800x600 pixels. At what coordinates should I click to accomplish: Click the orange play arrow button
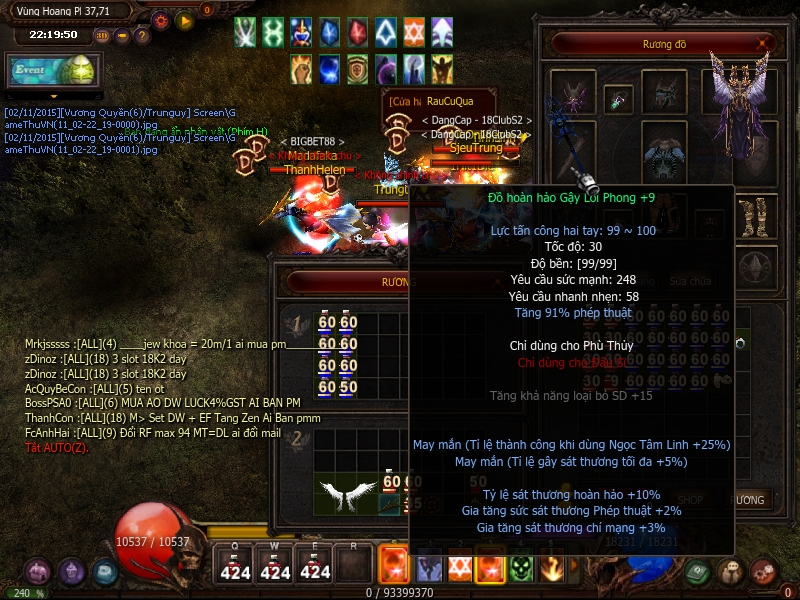click(184, 19)
